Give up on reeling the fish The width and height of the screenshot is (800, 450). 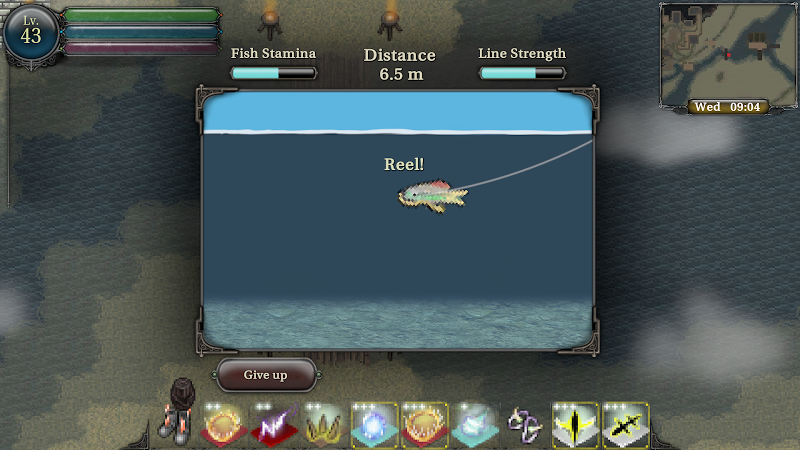pyautogui.click(x=266, y=375)
